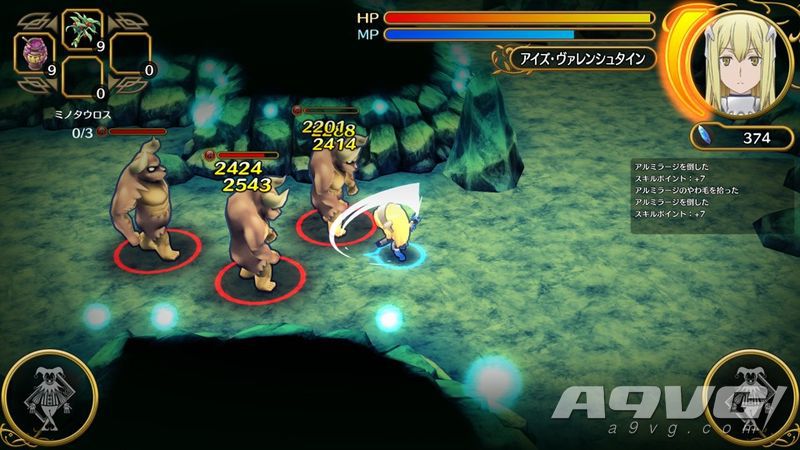Use the purple pot item slot

click(37, 51)
